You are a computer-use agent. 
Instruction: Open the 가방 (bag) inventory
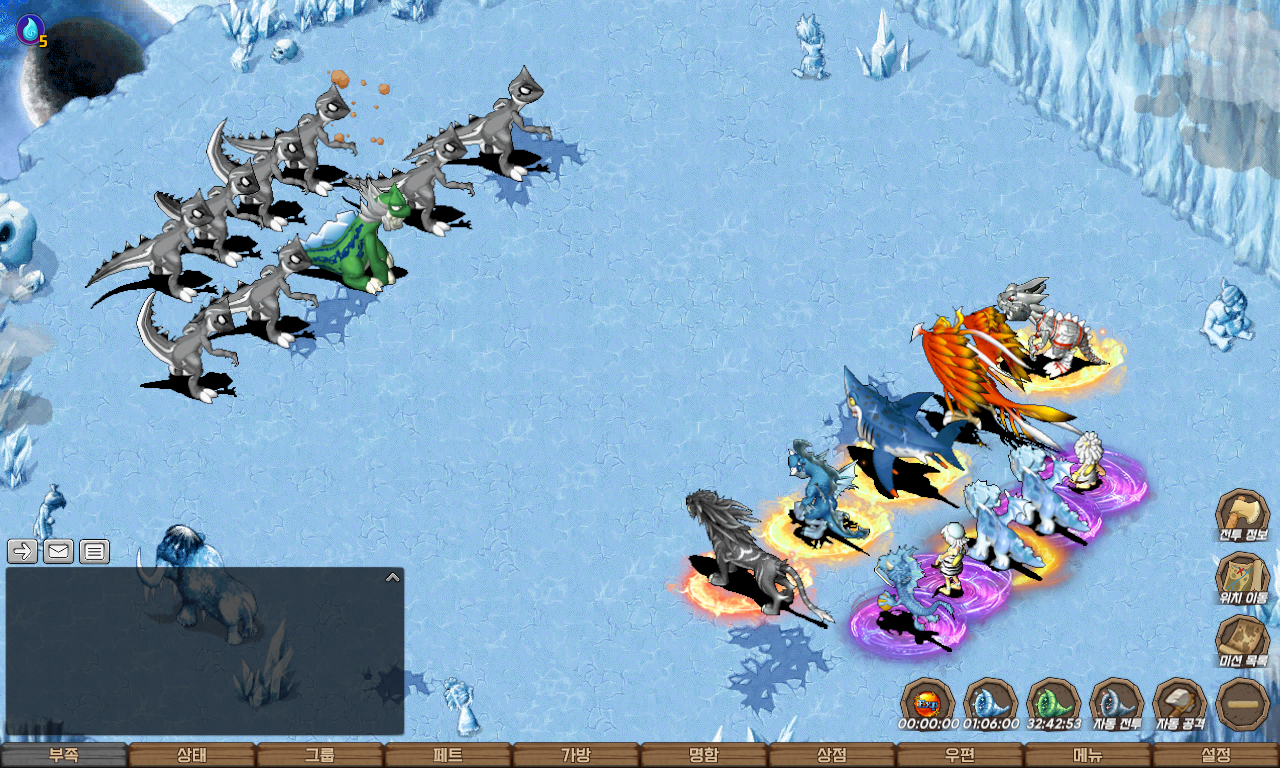coord(576,755)
